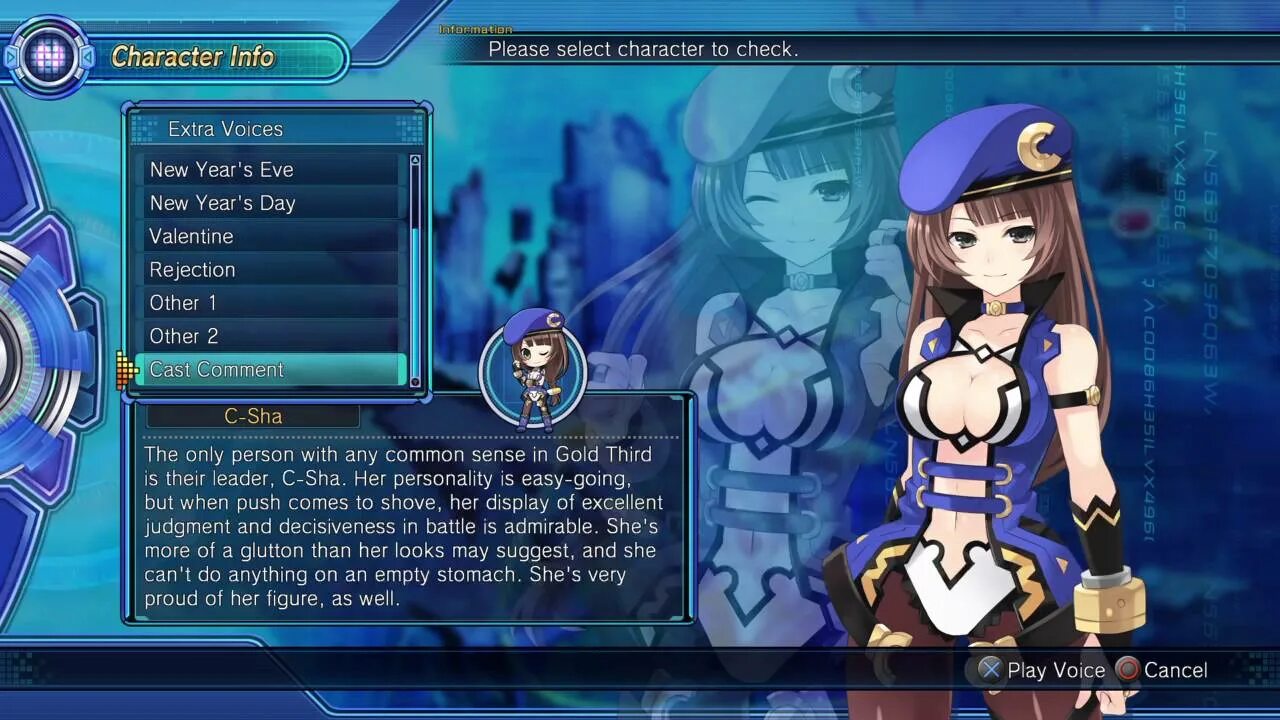Screen dimensions: 1280x720
Task: Choose the Other 1 voice entry
Action: 270,303
